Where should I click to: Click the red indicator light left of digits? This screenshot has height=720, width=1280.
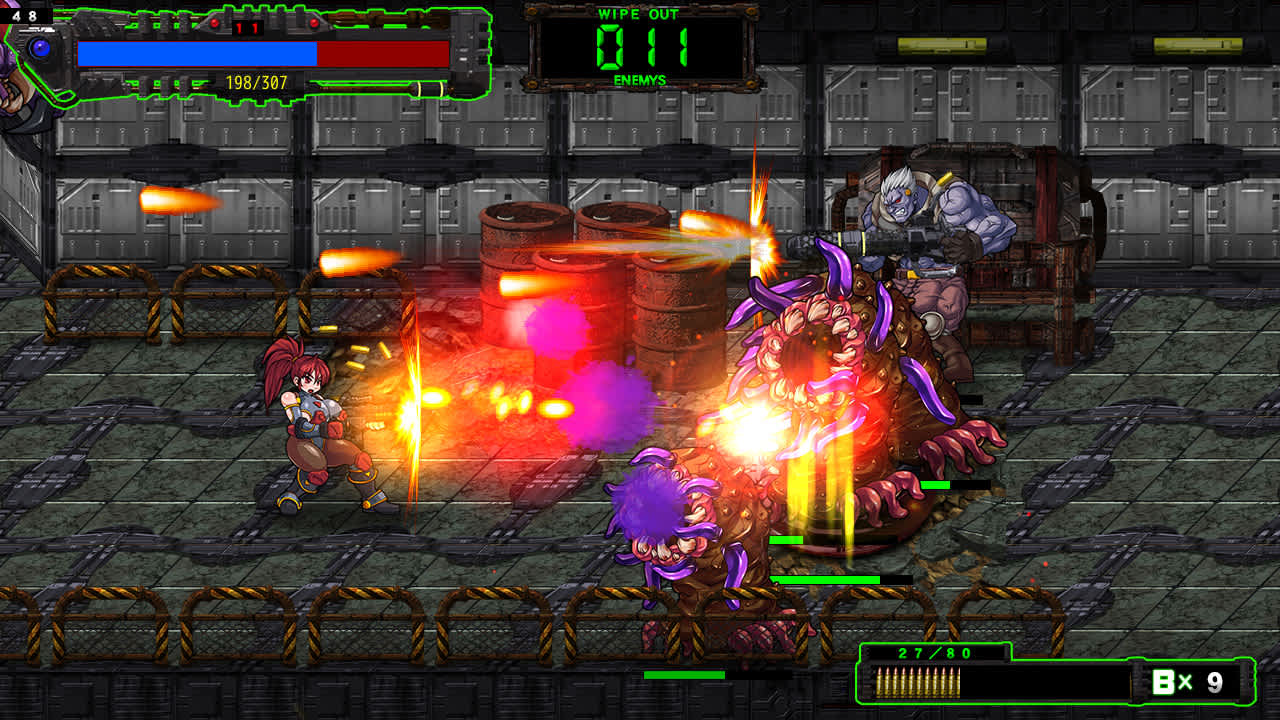(x=215, y=23)
